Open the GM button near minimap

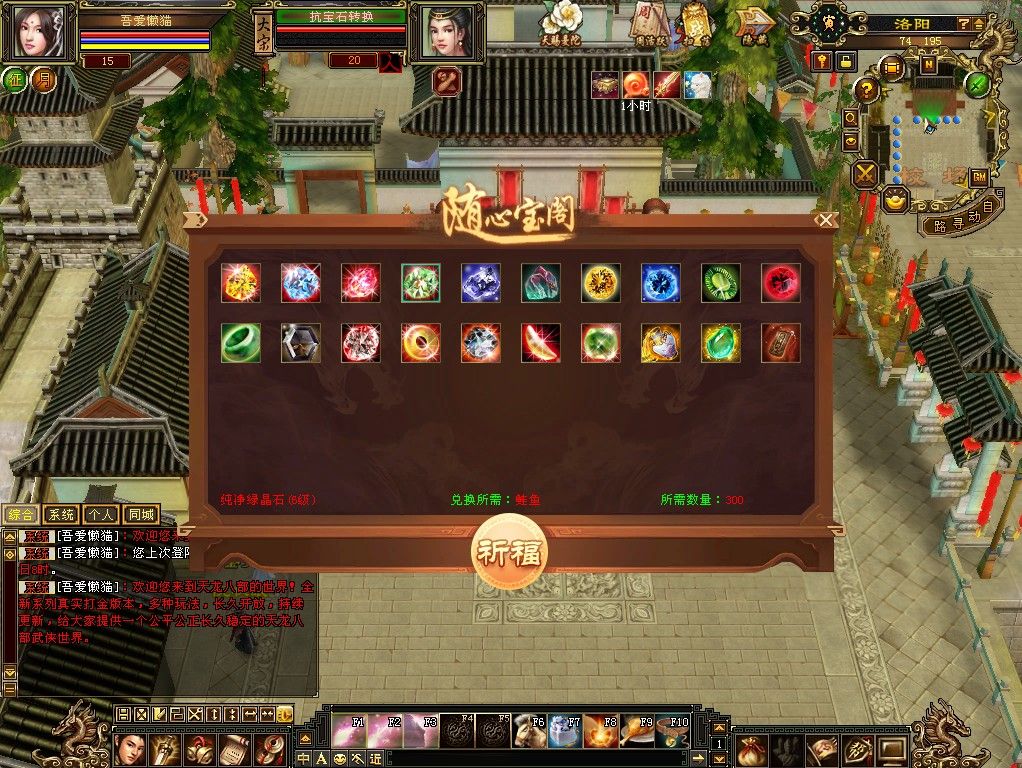click(980, 177)
